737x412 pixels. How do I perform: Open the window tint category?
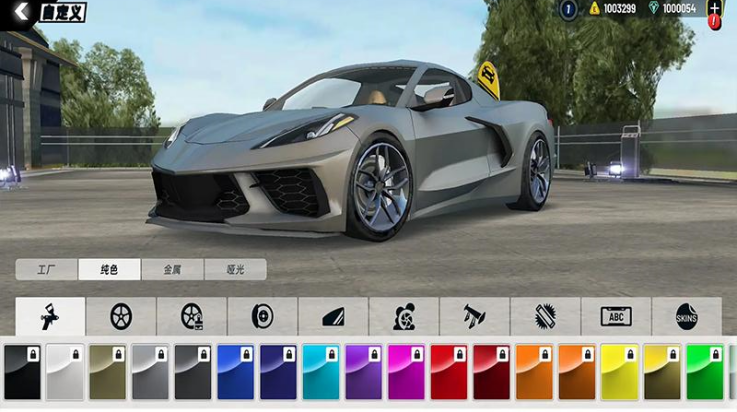pyautogui.click(x=333, y=317)
